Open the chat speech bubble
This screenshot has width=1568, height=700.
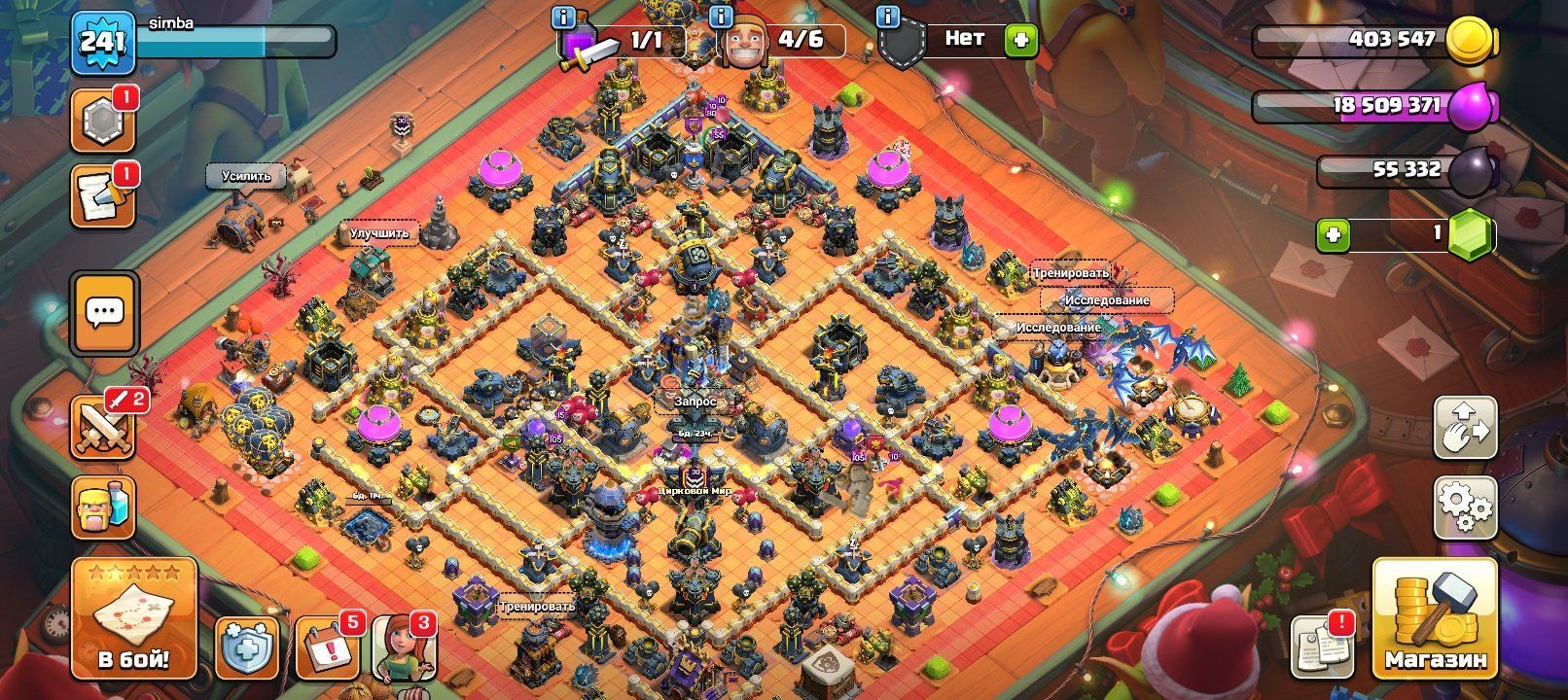(x=105, y=312)
